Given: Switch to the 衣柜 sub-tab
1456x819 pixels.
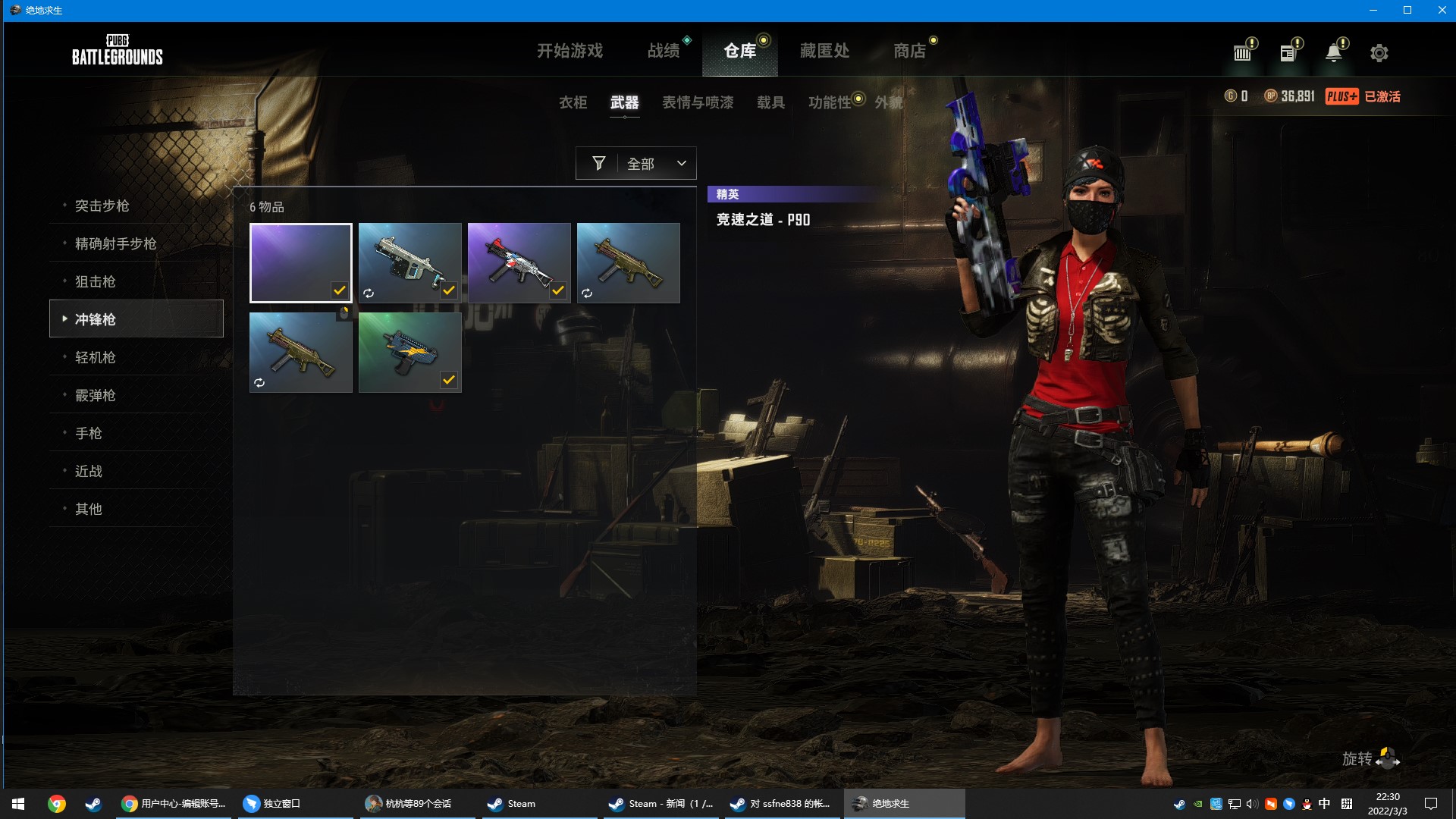Looking at the screenshot, I should 573,102.
